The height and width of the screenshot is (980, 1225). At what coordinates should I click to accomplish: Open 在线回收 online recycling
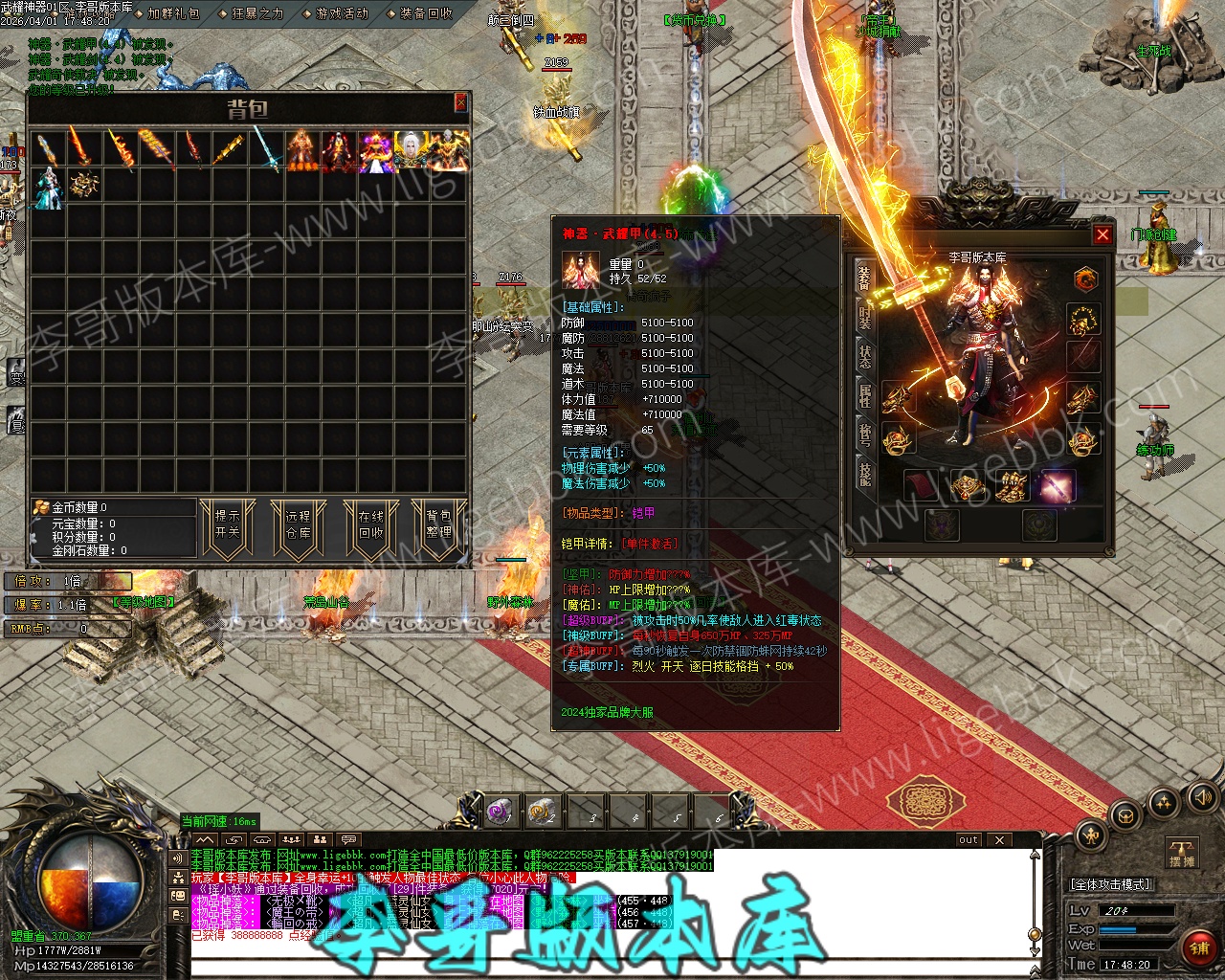tap(371, 524)
